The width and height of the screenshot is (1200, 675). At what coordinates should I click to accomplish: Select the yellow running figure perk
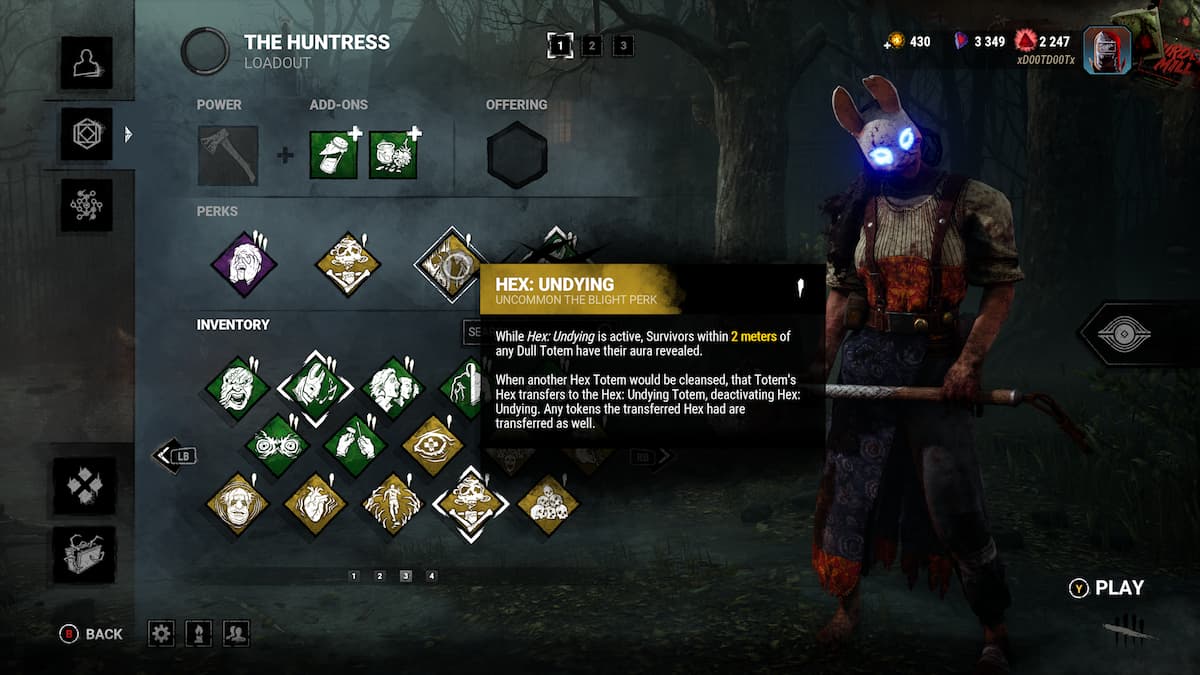click(x=392, y=503)
